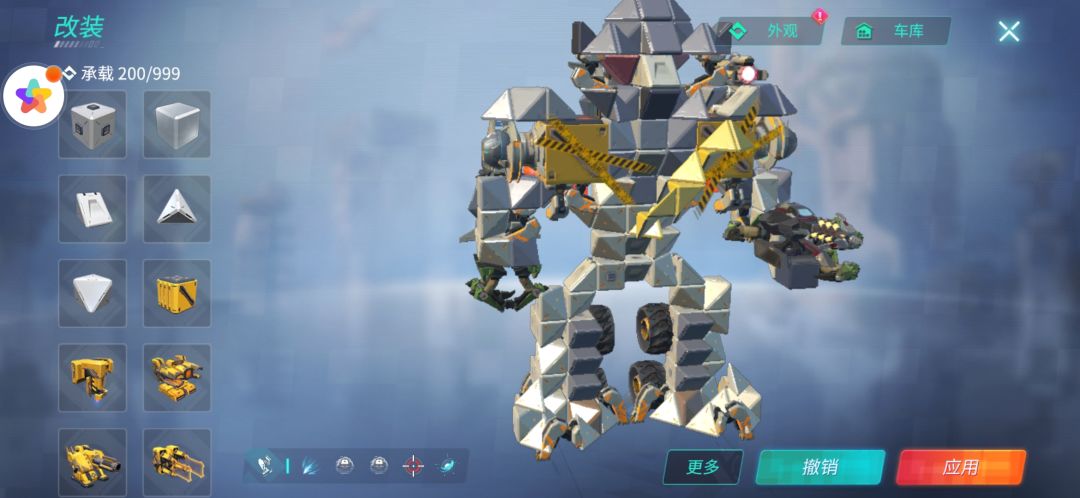Select the silver triangular pyramid block

[x=177, y=208]
